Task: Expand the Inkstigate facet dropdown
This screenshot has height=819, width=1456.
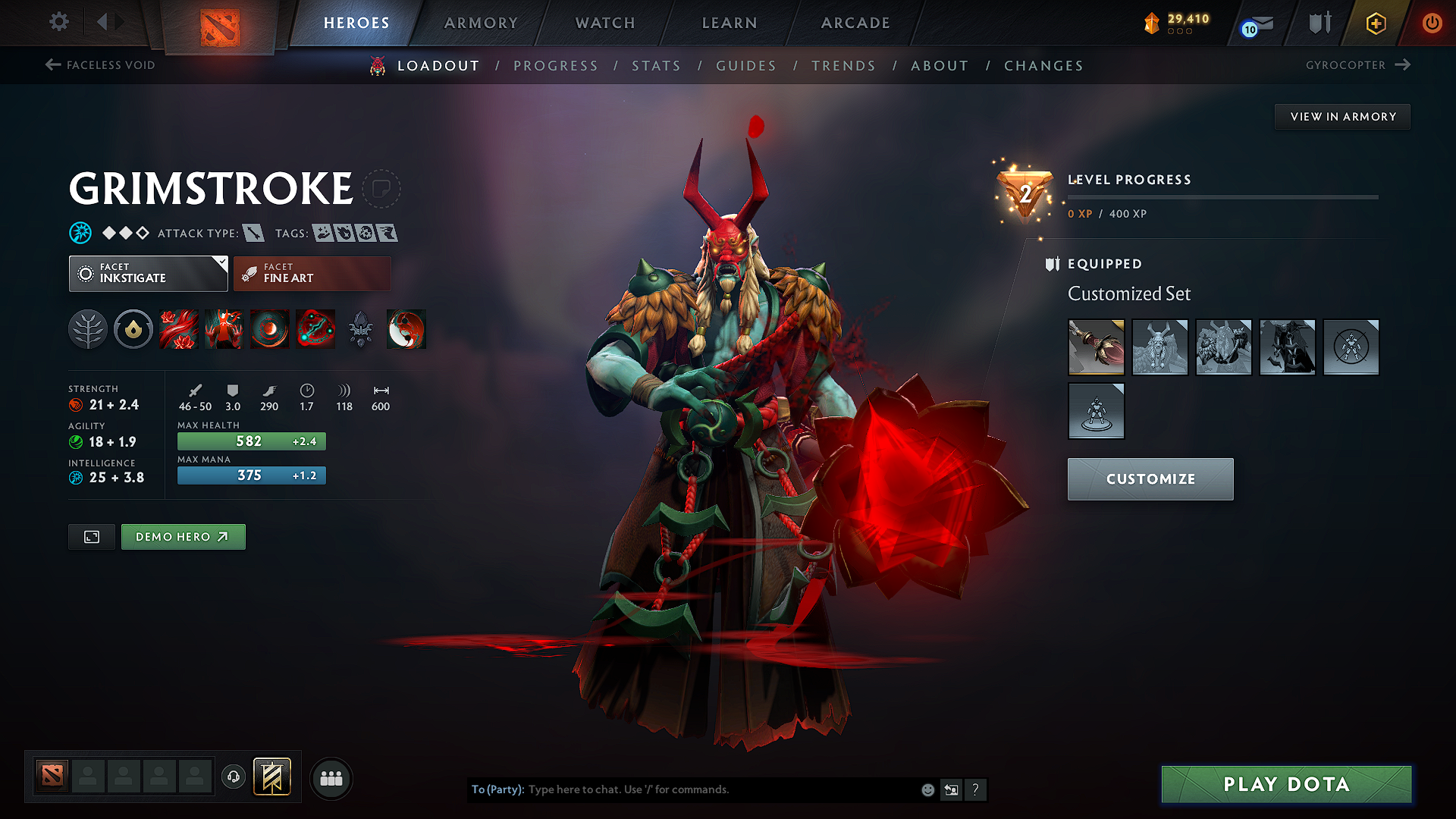Action: point(221,264)
